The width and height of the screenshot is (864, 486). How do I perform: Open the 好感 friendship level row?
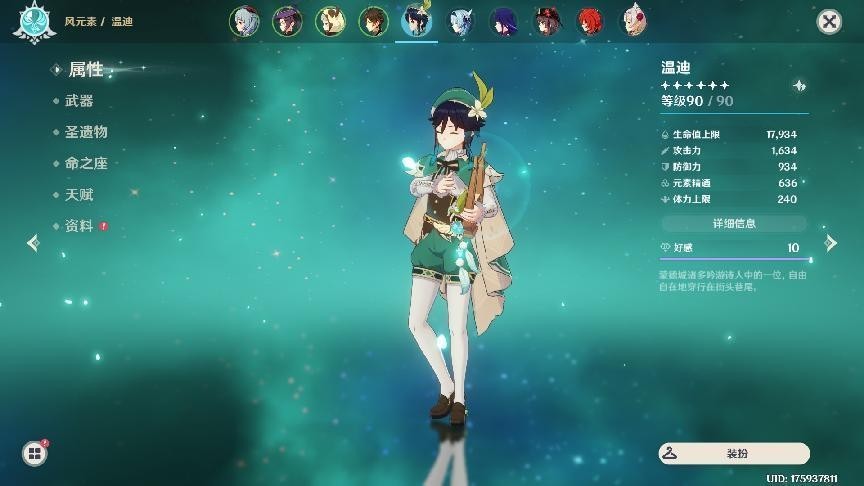click(x=734, y=248)
